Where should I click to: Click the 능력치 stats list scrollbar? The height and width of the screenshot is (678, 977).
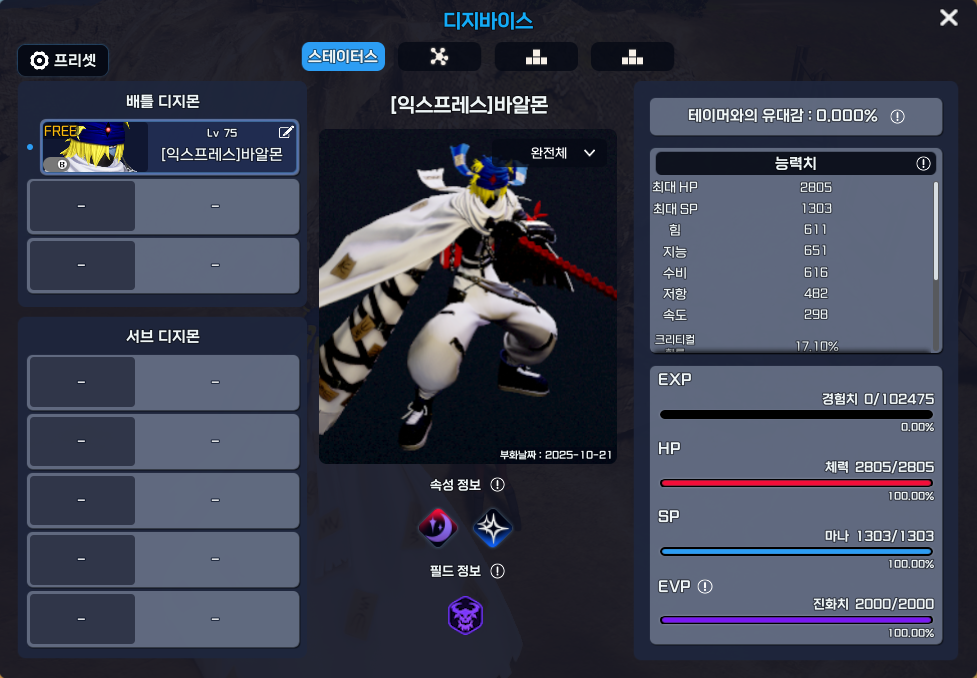pos(936,230)
